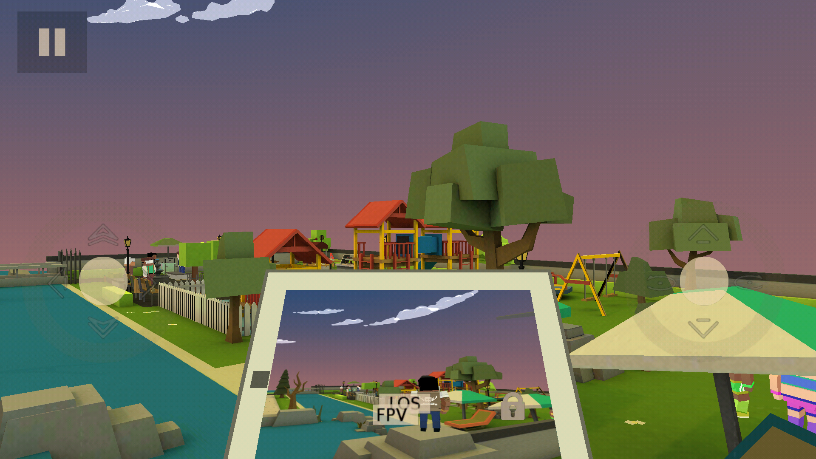
Task: Pause the game with the pause button
Action: pos(52,42)
